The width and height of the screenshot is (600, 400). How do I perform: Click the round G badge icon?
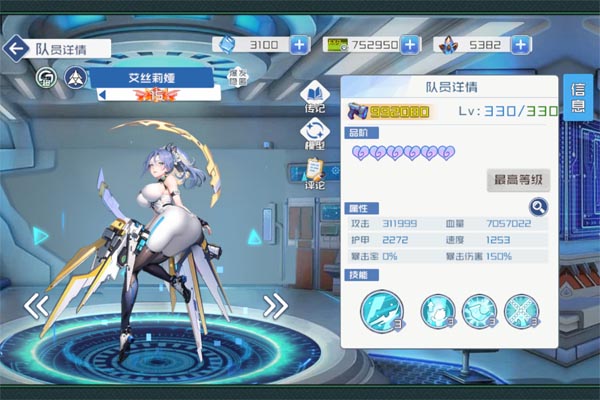pyautogui.click(x=46, y=77)
